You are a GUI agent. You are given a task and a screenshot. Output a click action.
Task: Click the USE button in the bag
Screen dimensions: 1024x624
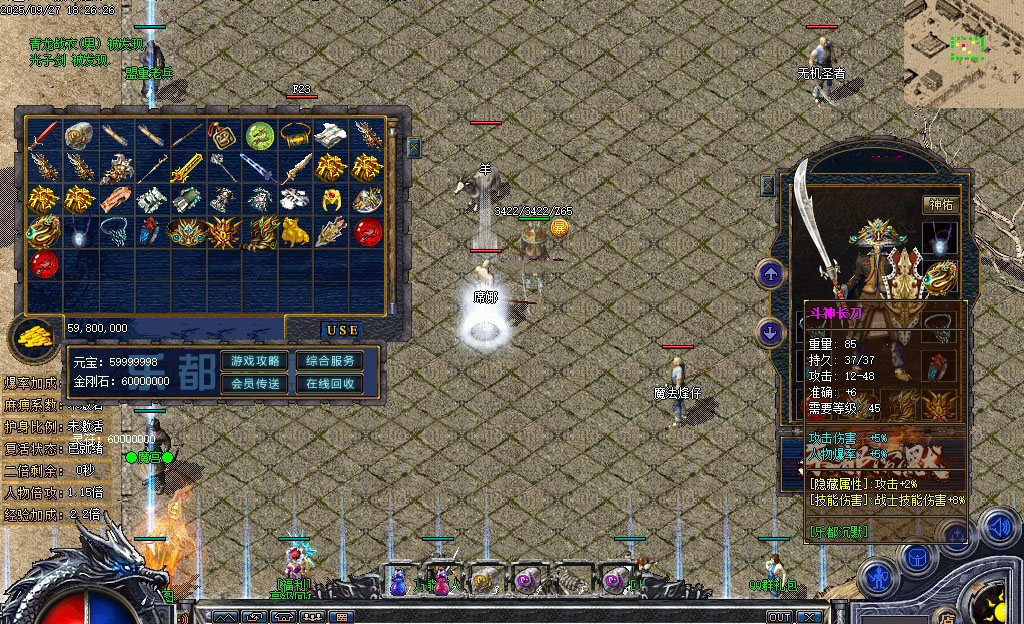(341, 329)
